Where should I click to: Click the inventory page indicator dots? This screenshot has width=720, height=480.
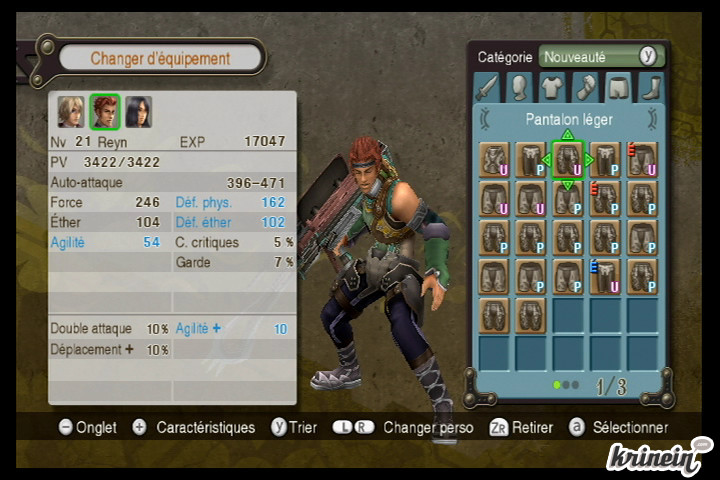[565, 385]
